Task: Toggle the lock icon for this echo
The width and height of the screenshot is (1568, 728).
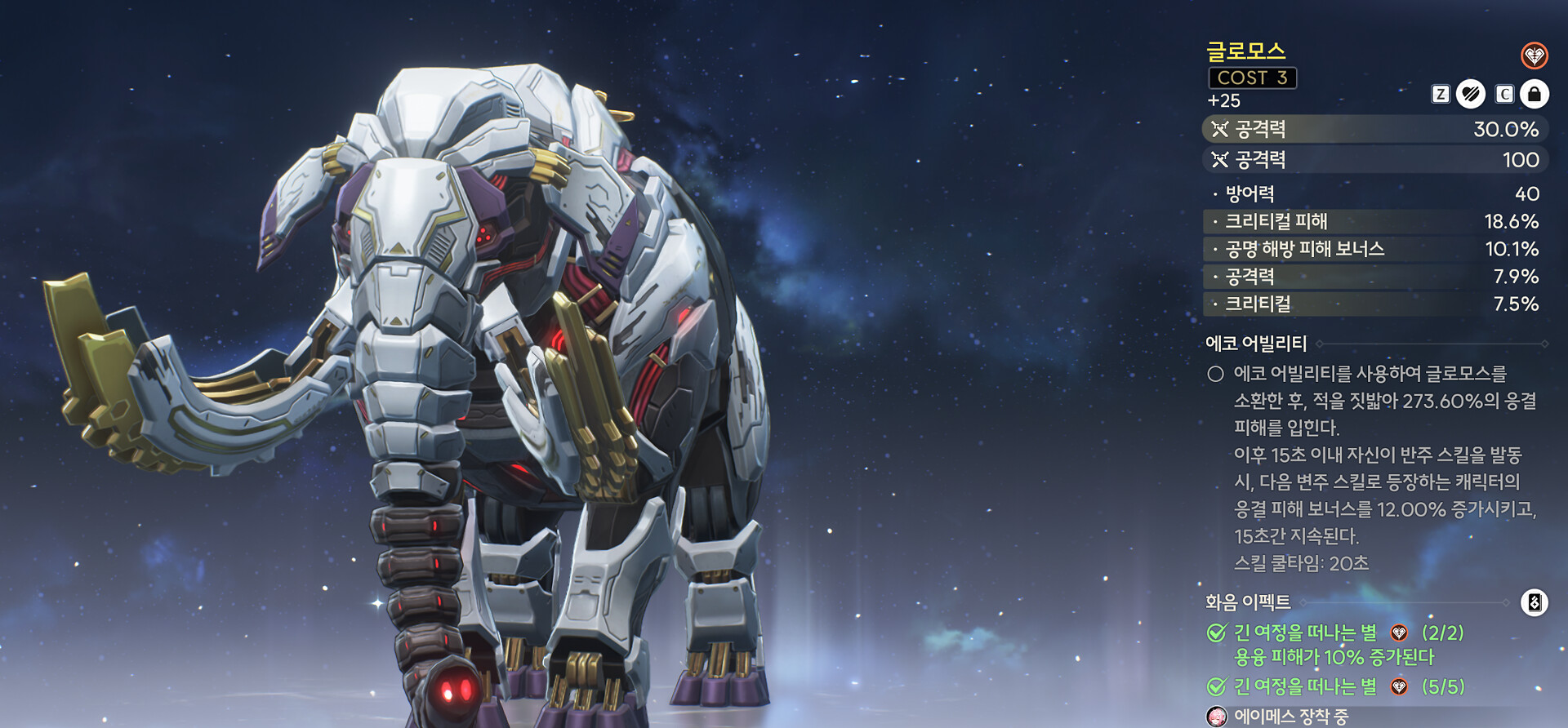Action: 1534,95
